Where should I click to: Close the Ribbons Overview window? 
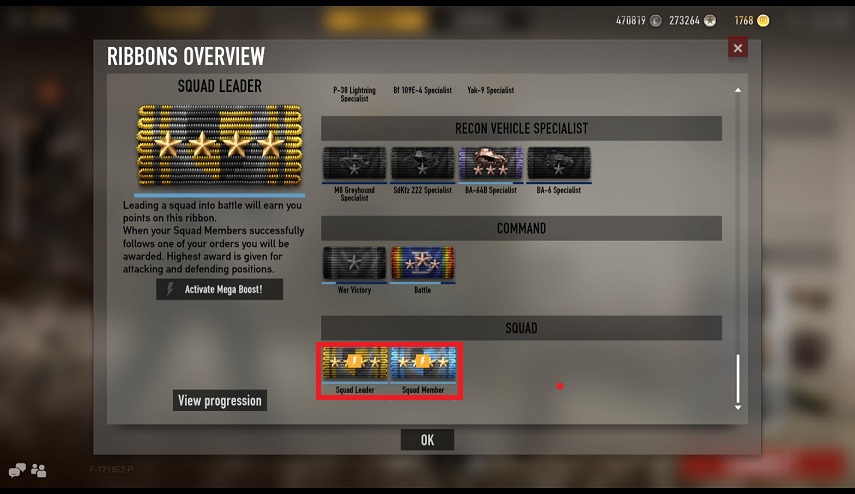738,48
